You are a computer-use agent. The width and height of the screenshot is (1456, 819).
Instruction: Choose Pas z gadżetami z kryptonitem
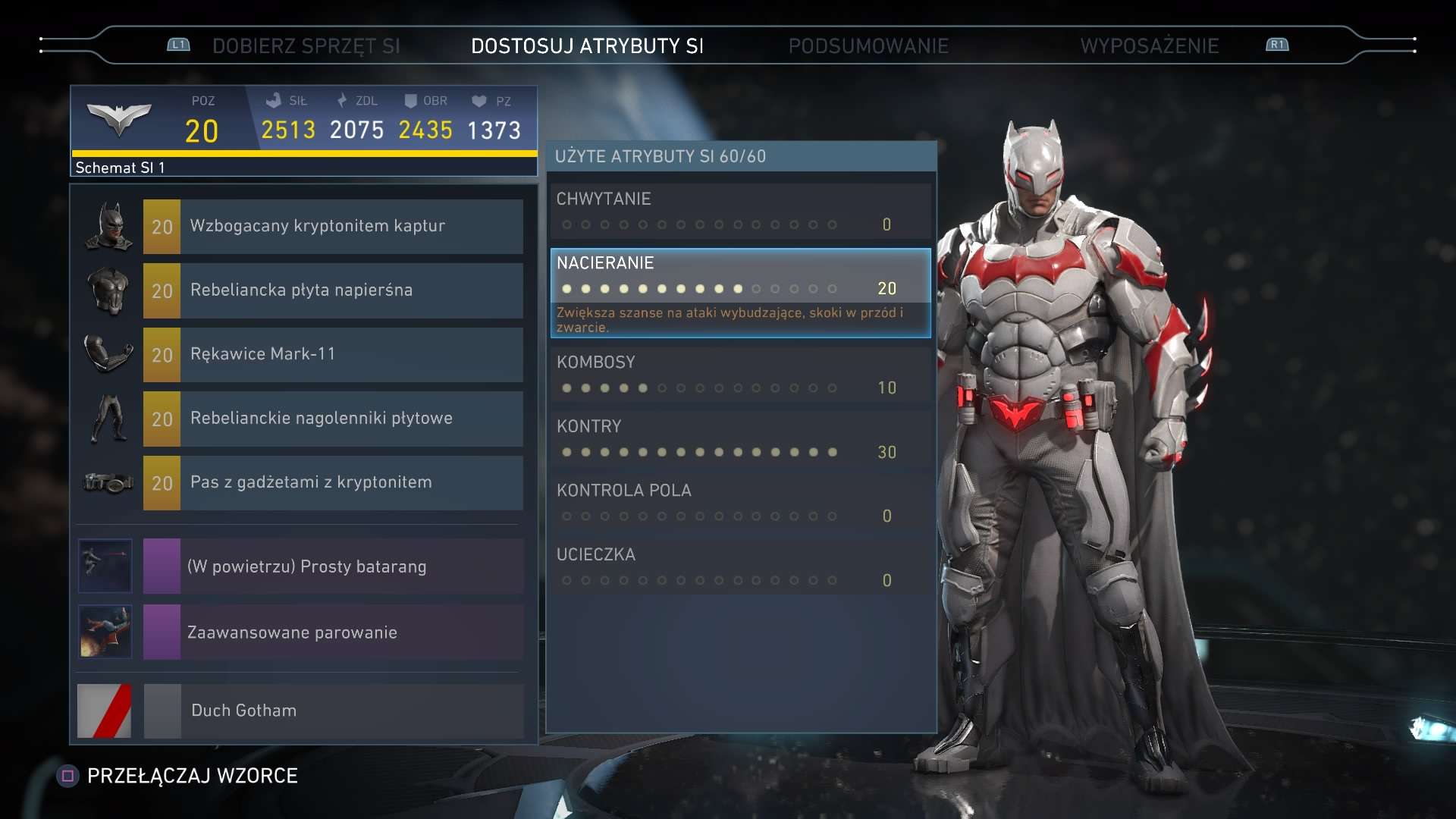coord(332,483)
